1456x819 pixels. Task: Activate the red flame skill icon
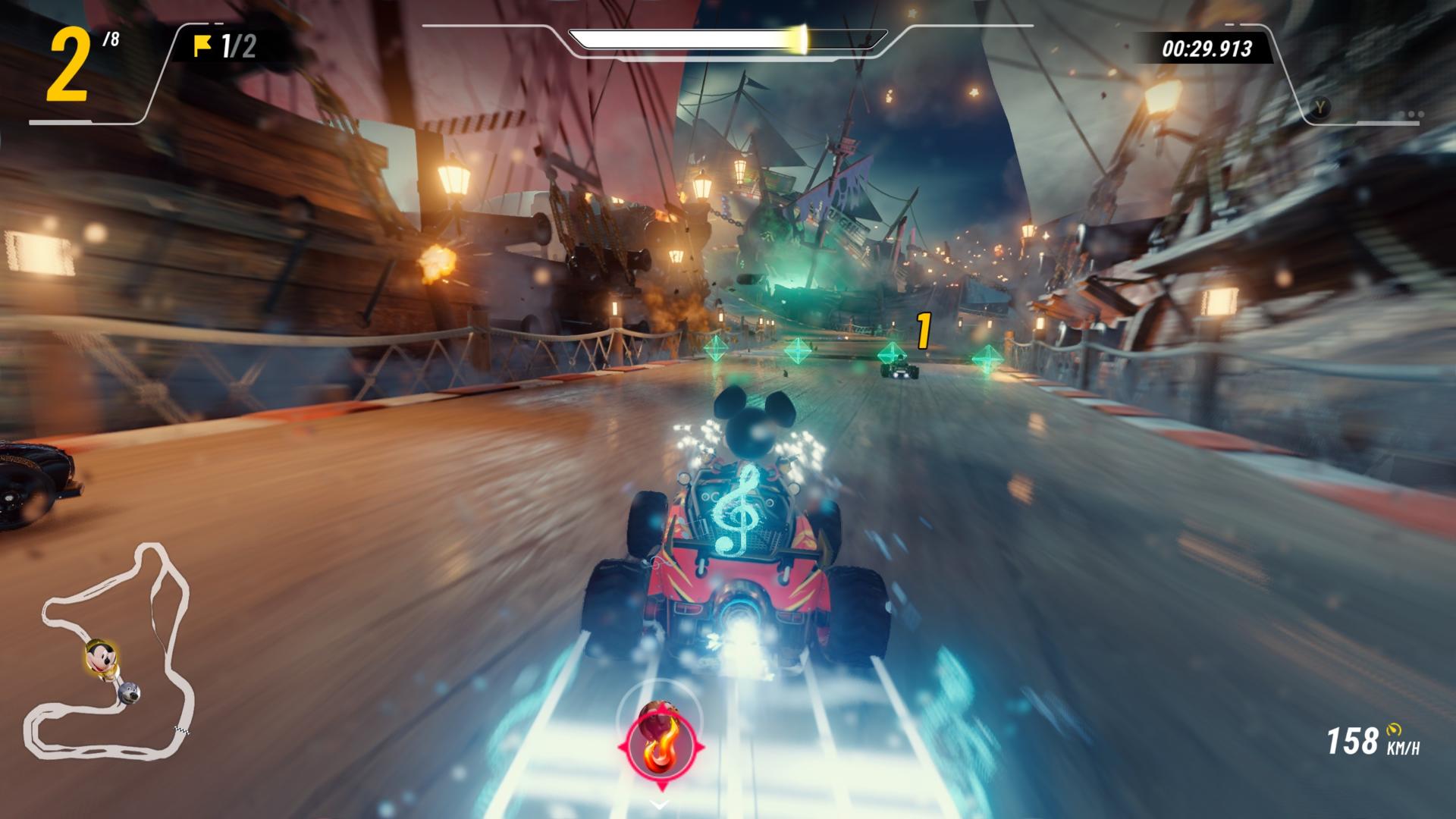tap(661, 748)
